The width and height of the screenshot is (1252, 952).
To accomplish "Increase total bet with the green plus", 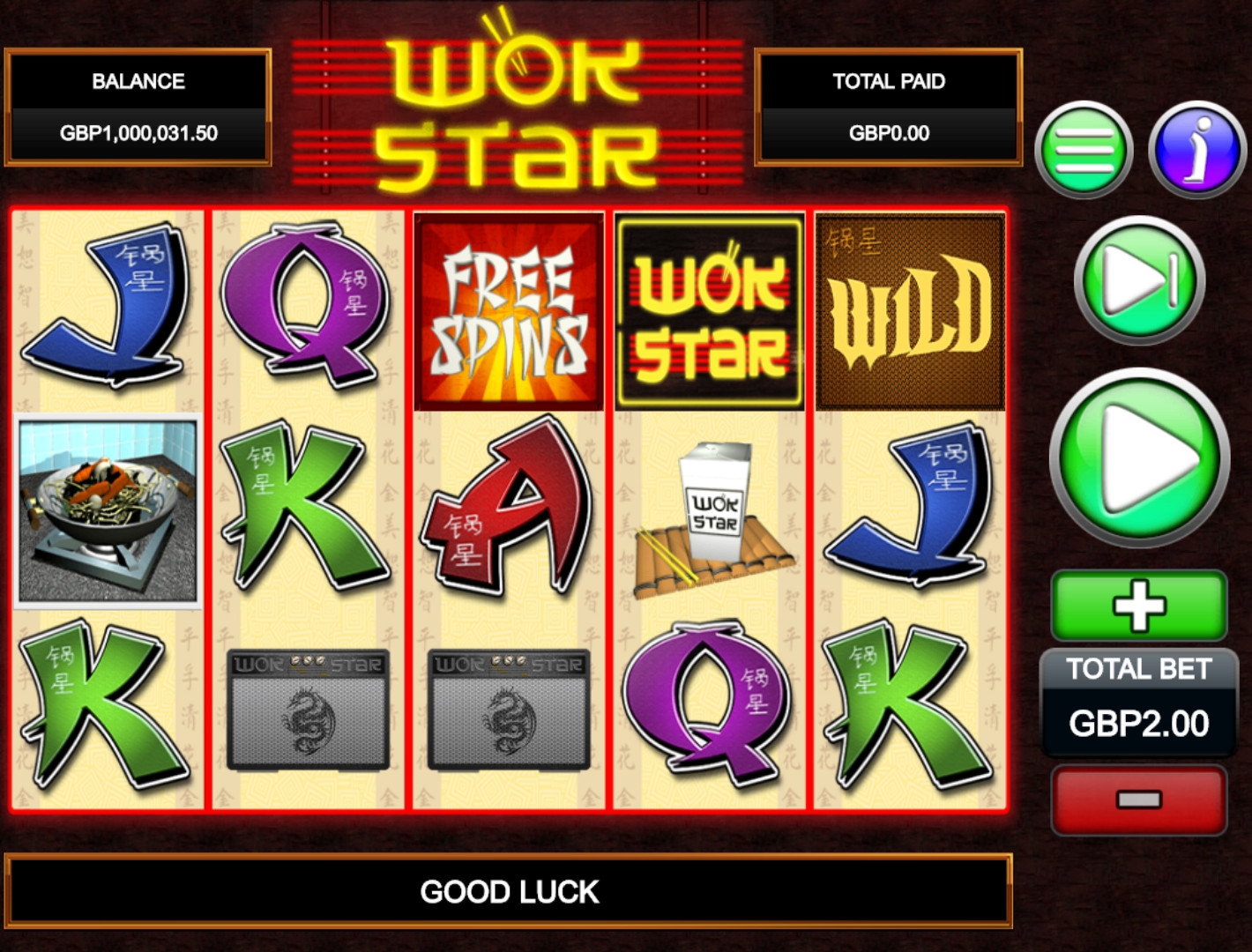I will coord(1139,606).
